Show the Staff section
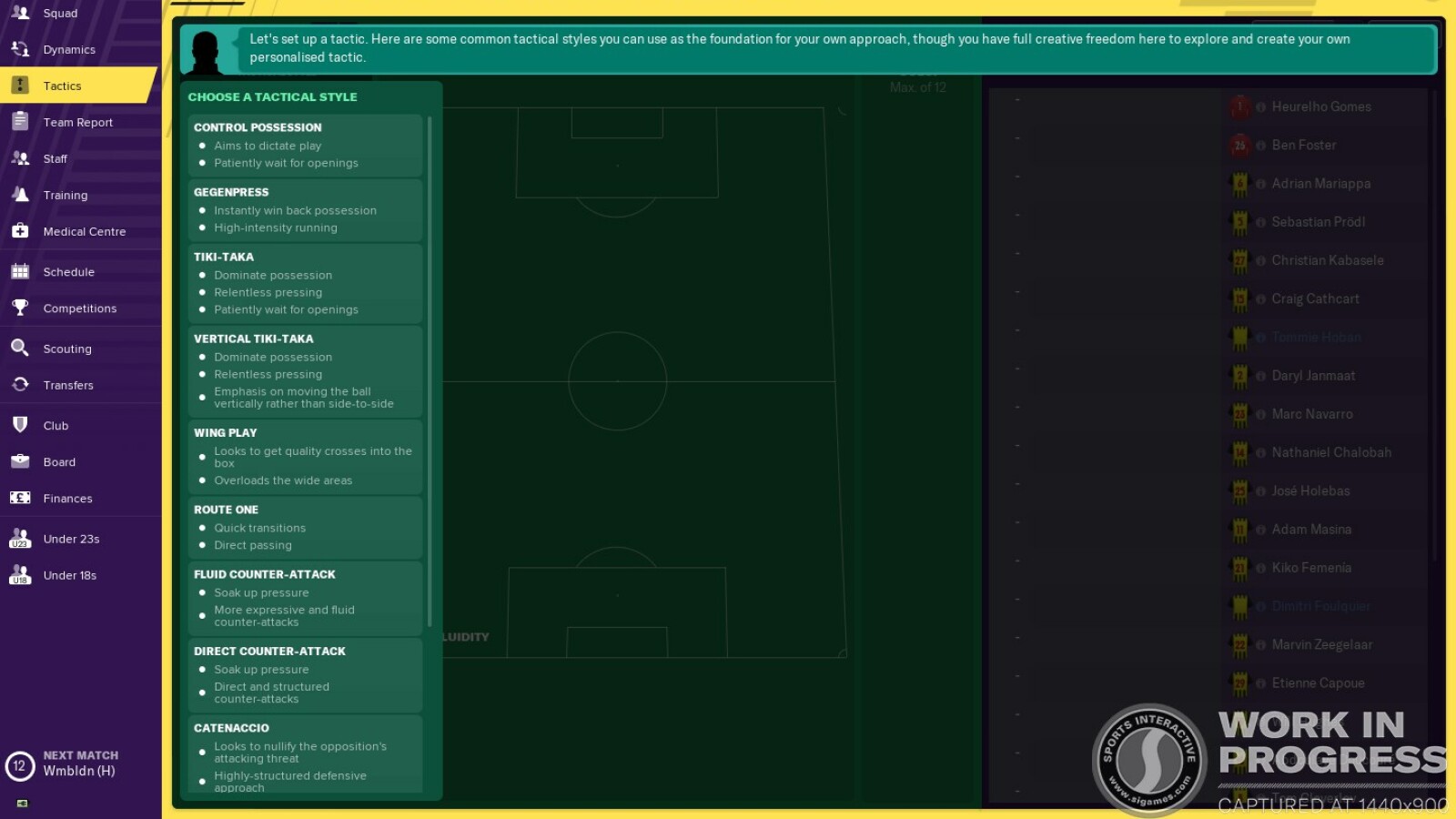Image resolution: width=1456 pixels, height=819 pixels. (x=56, y=159)
